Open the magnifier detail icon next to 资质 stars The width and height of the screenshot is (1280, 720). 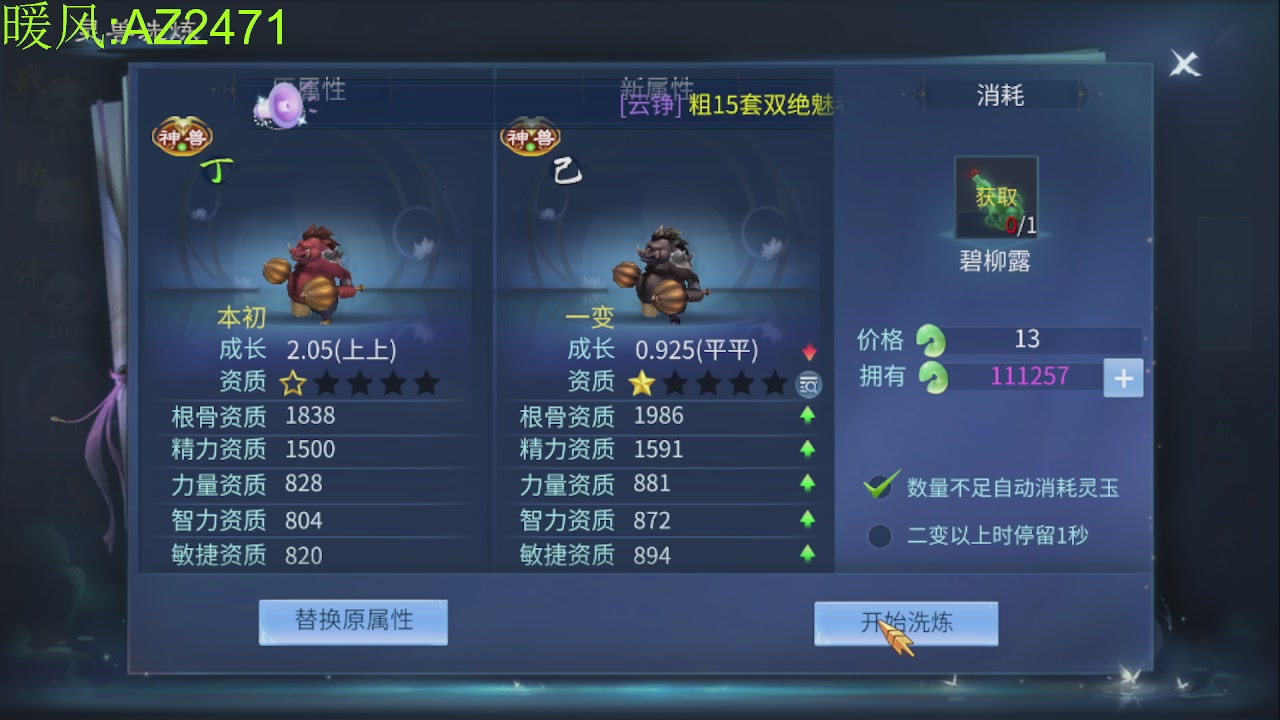coord(808,384)
